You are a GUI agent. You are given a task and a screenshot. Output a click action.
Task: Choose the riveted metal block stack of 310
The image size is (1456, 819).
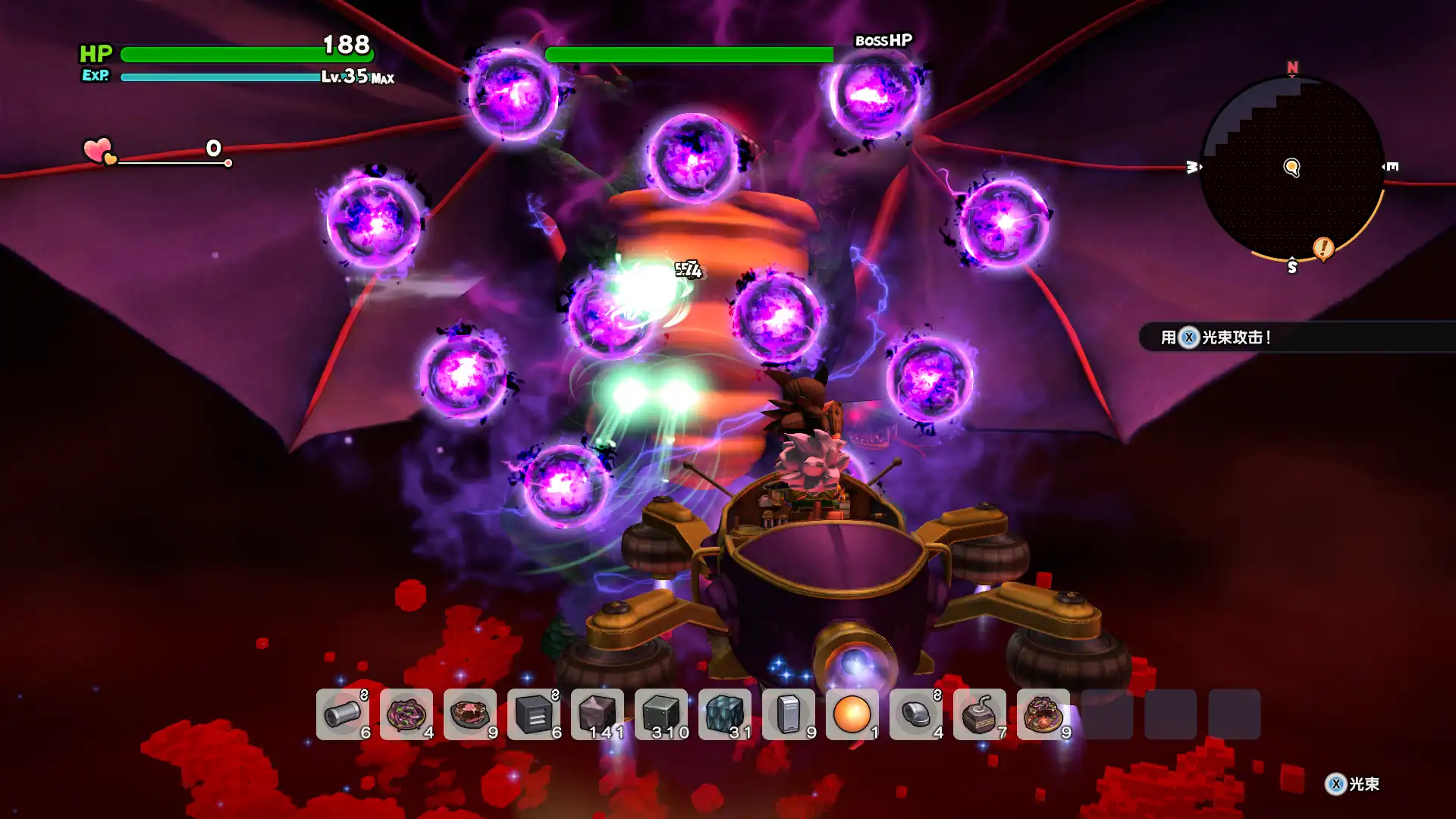pos(661,714)
